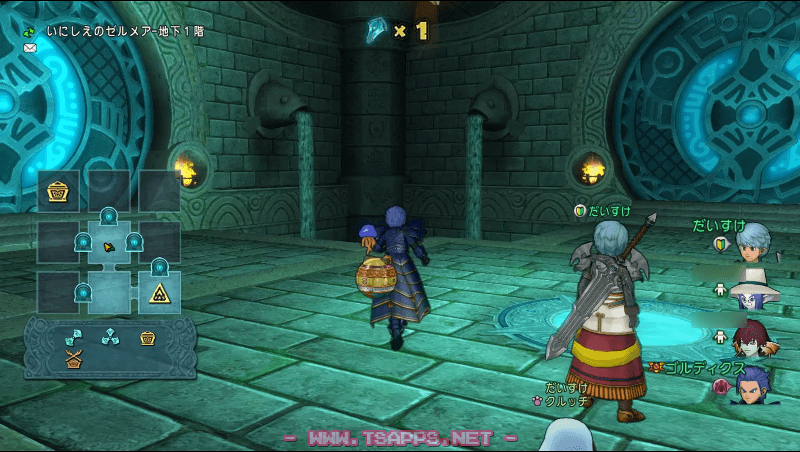Click the crossed swords icon in map legend
Viewport: 800px width, 452px height.
click(x=72, y=355)
